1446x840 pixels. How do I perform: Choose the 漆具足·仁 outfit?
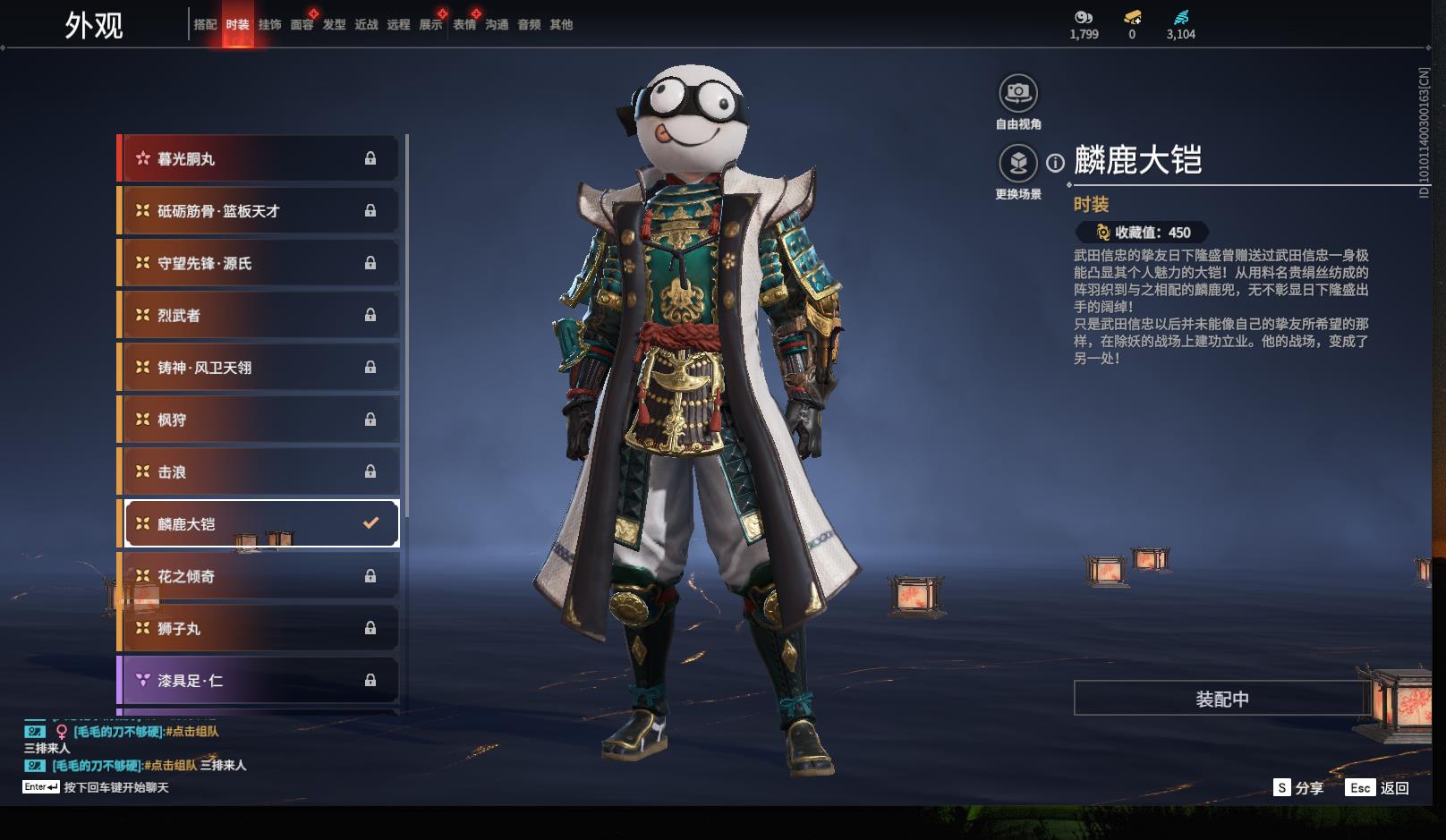(x=259, y=681)
